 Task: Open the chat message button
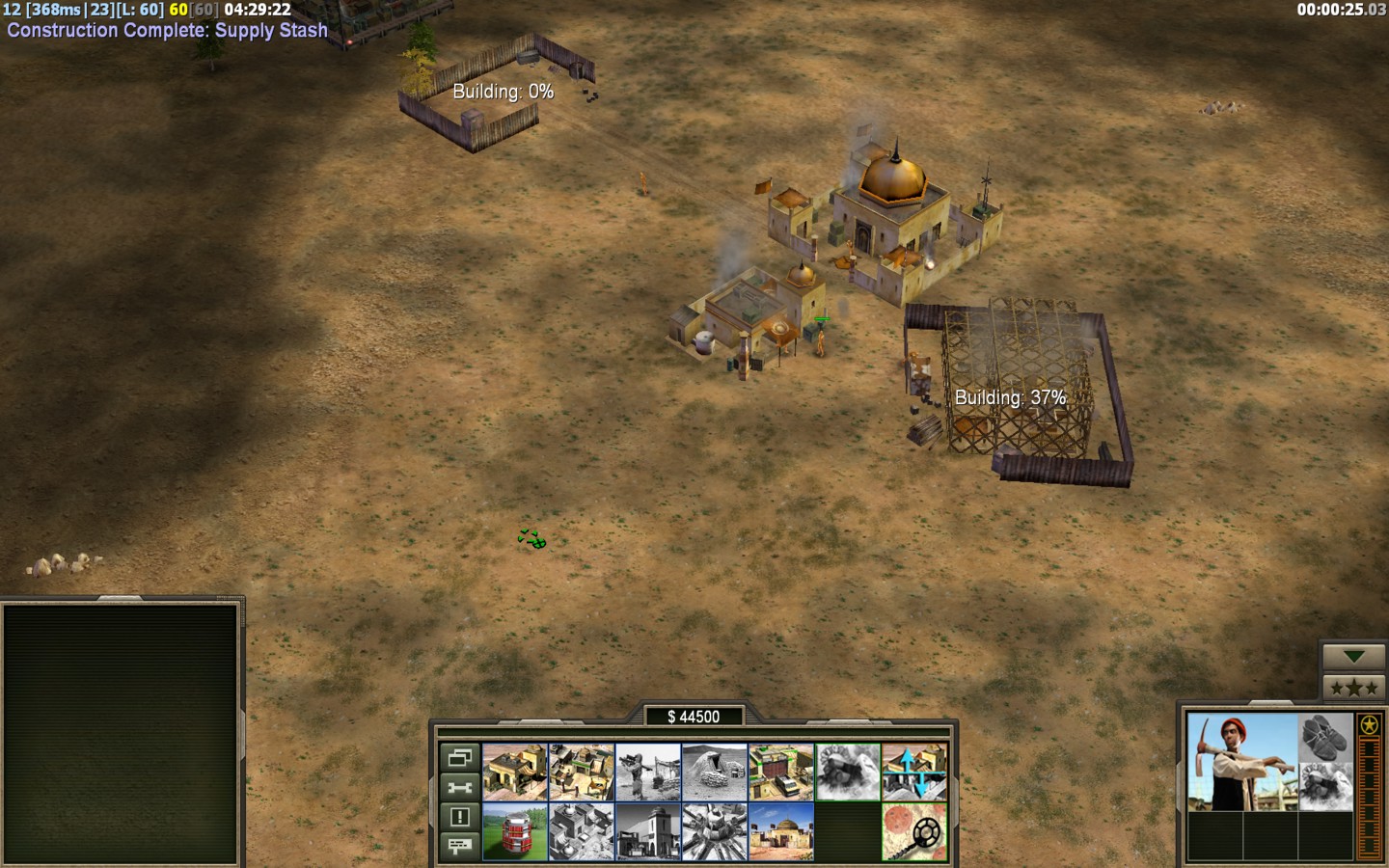(460, 846)
